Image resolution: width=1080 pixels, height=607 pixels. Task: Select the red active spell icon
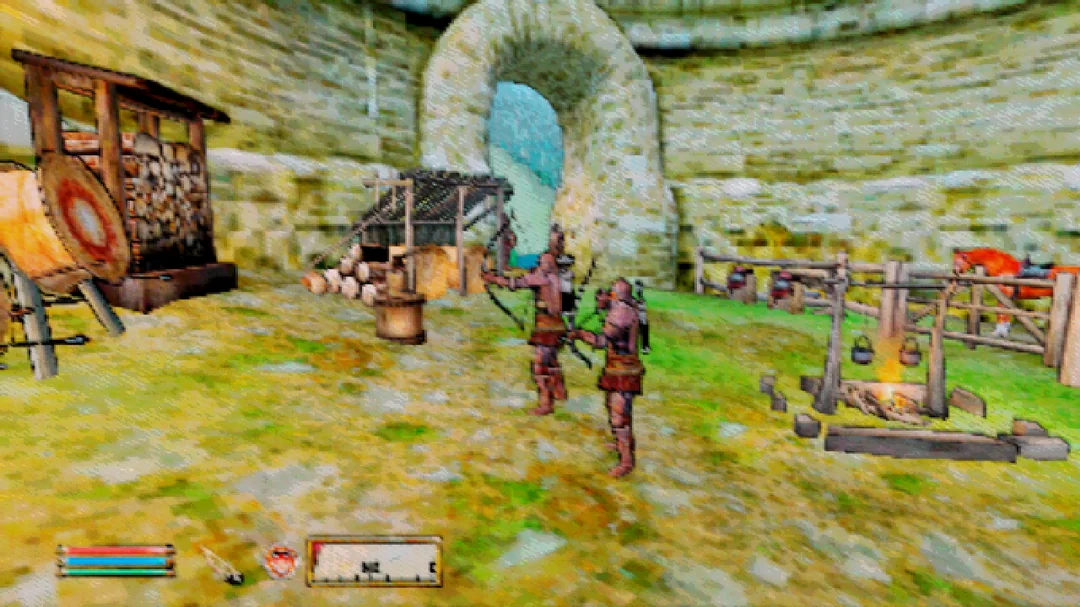point(280,561)
